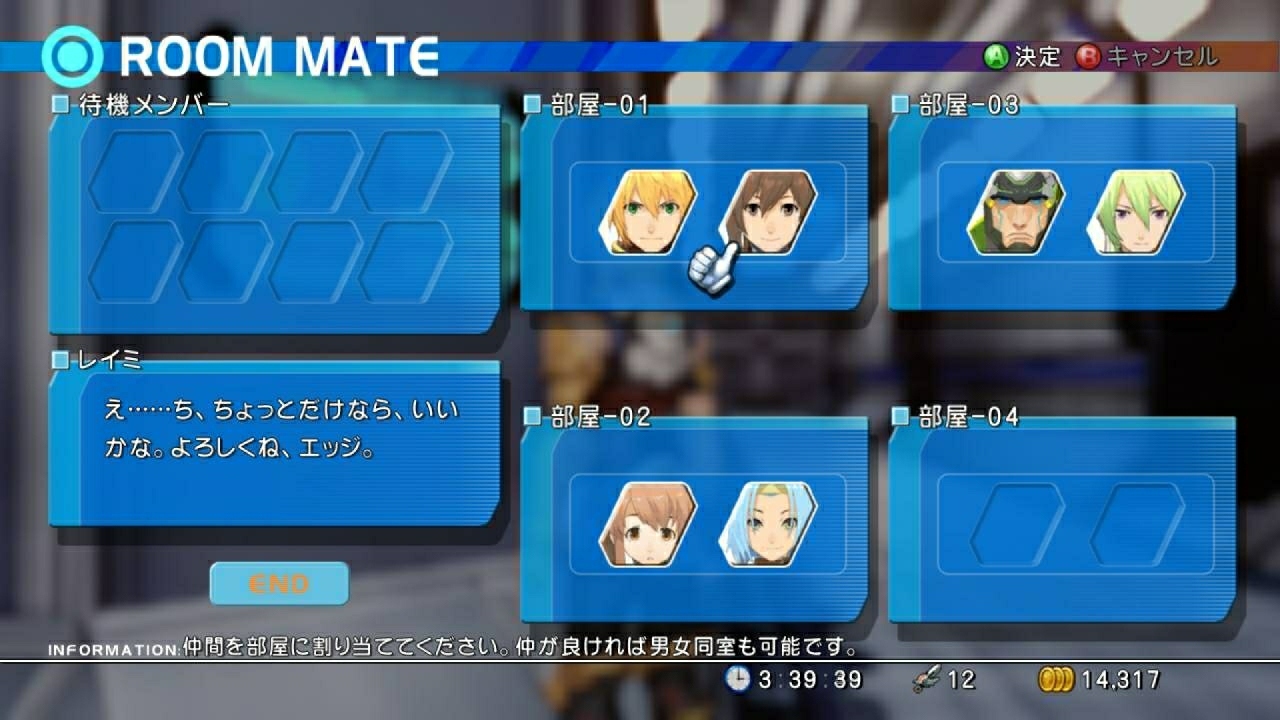Select the blonde character portrait in 部屋-01

point(648,210)
